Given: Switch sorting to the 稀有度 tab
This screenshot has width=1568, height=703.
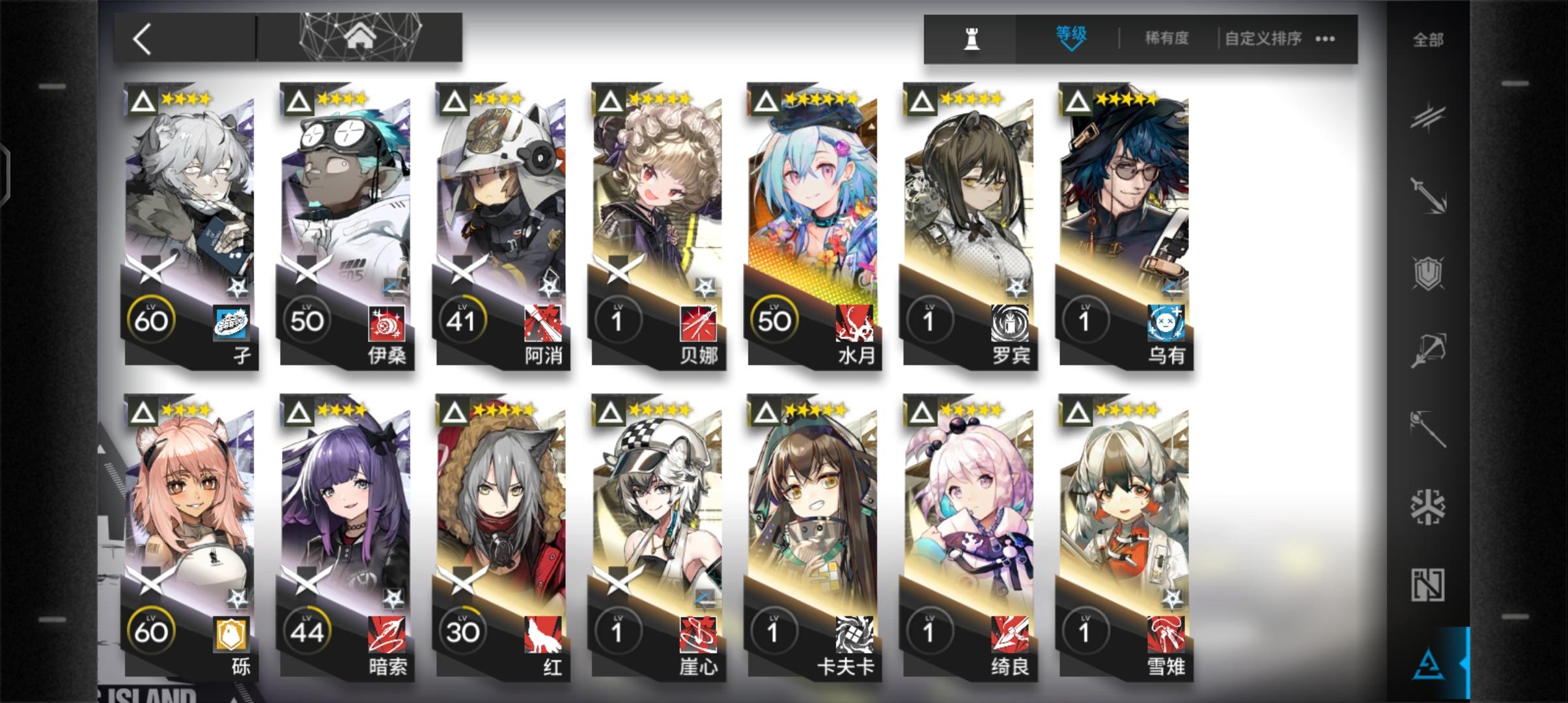Looking at the screenshot, I should pyautogui.click(x=1168, y=38).
